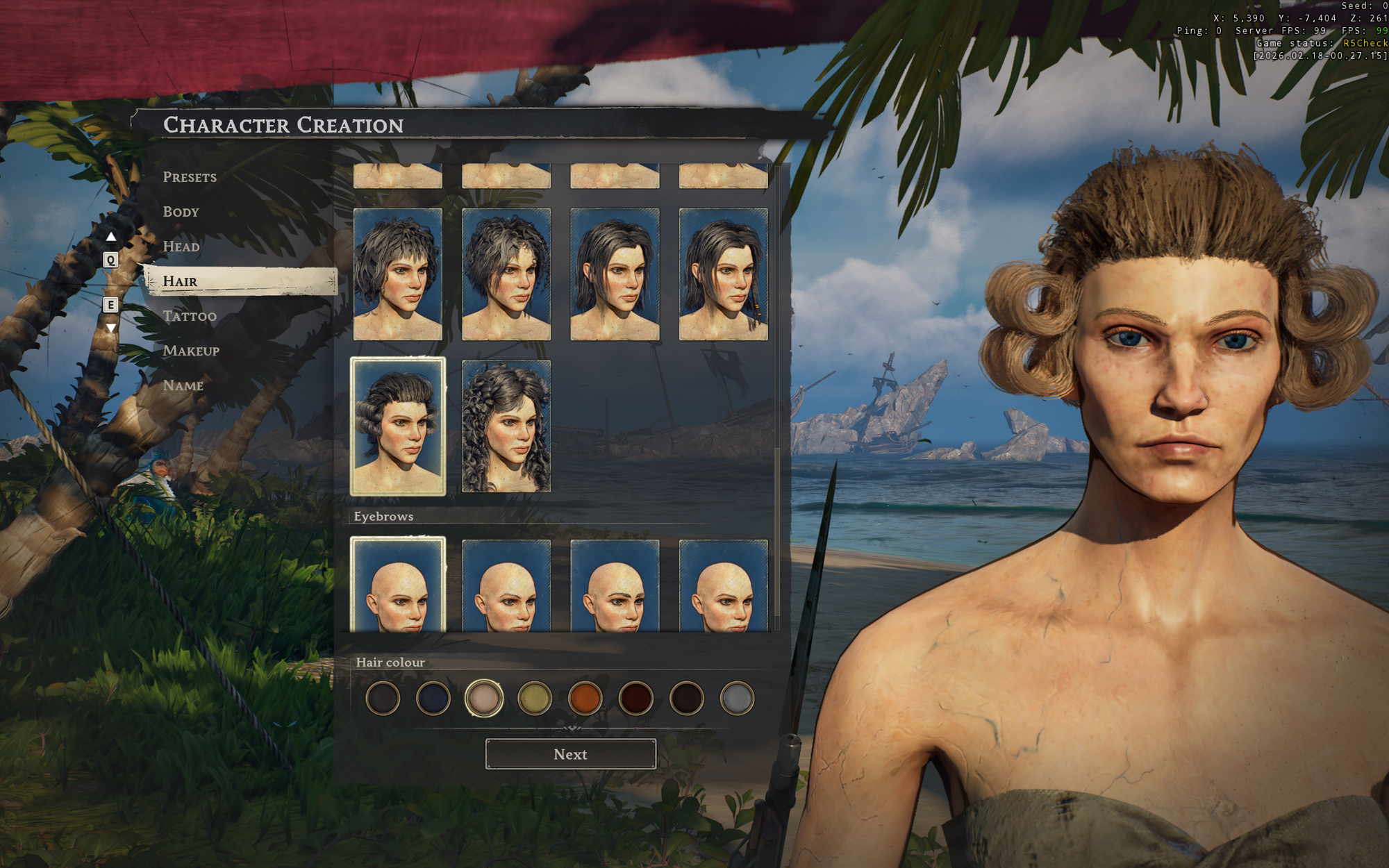Choose the first eyebrow style thumbnail

coord(398,585)
